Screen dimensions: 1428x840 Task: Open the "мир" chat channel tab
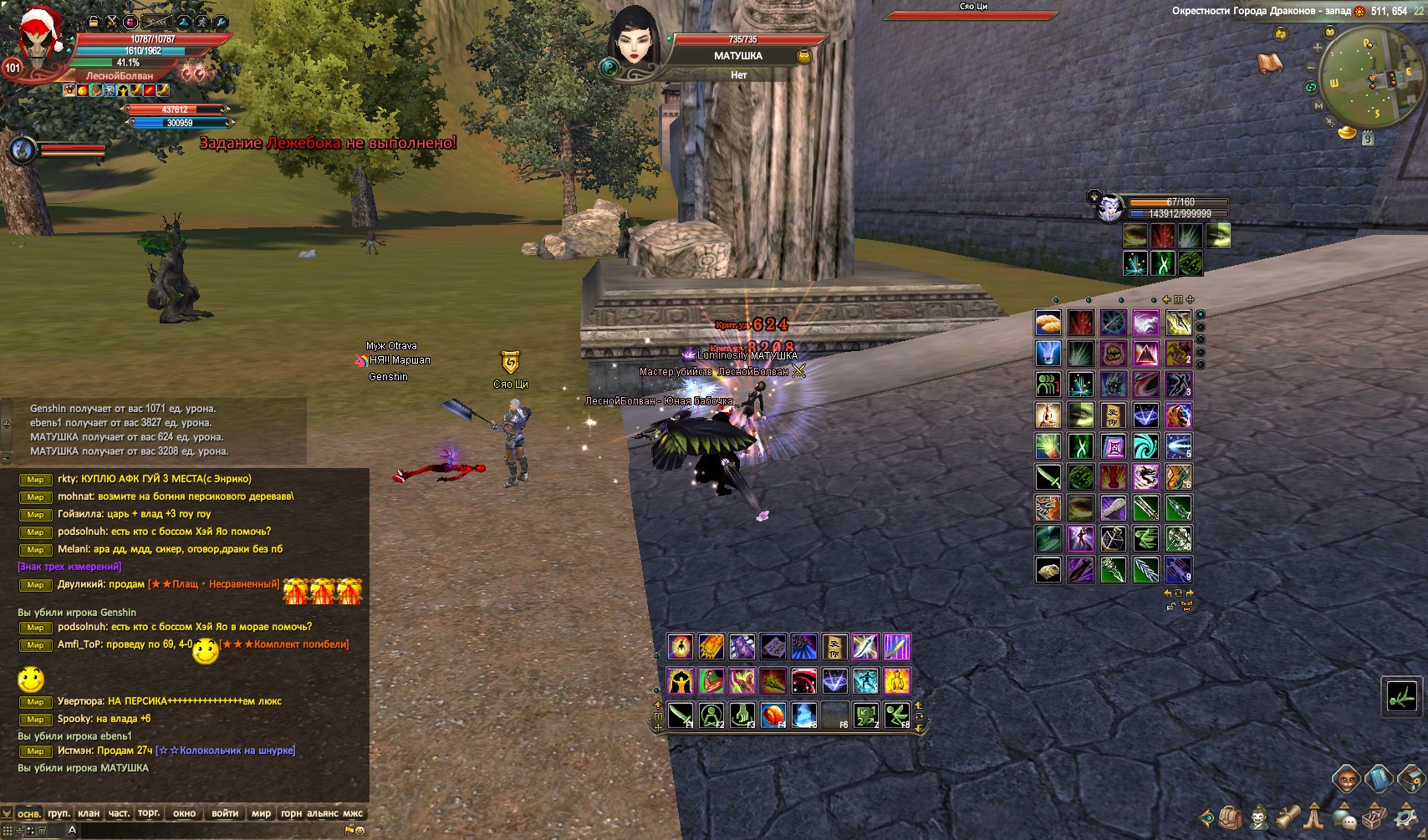[x=261, y=813]
